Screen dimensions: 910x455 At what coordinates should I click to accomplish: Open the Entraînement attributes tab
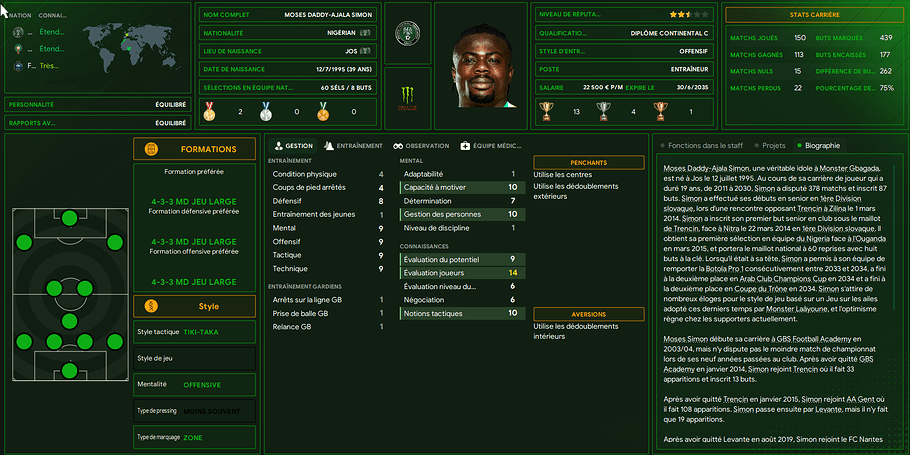coord(353,145)
